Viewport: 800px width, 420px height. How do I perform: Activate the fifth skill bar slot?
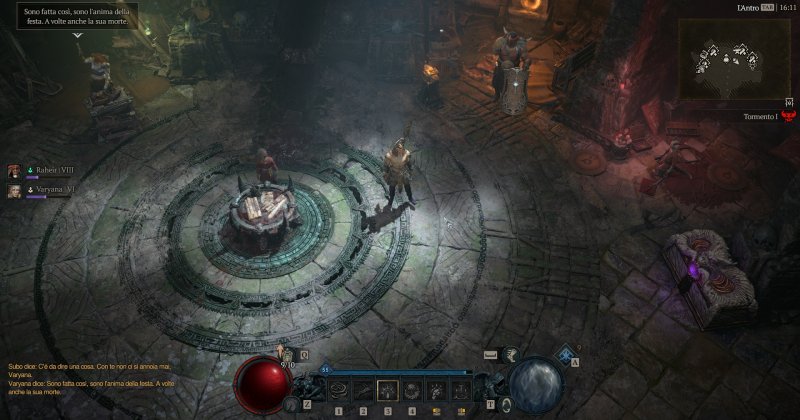pos(436,391)
